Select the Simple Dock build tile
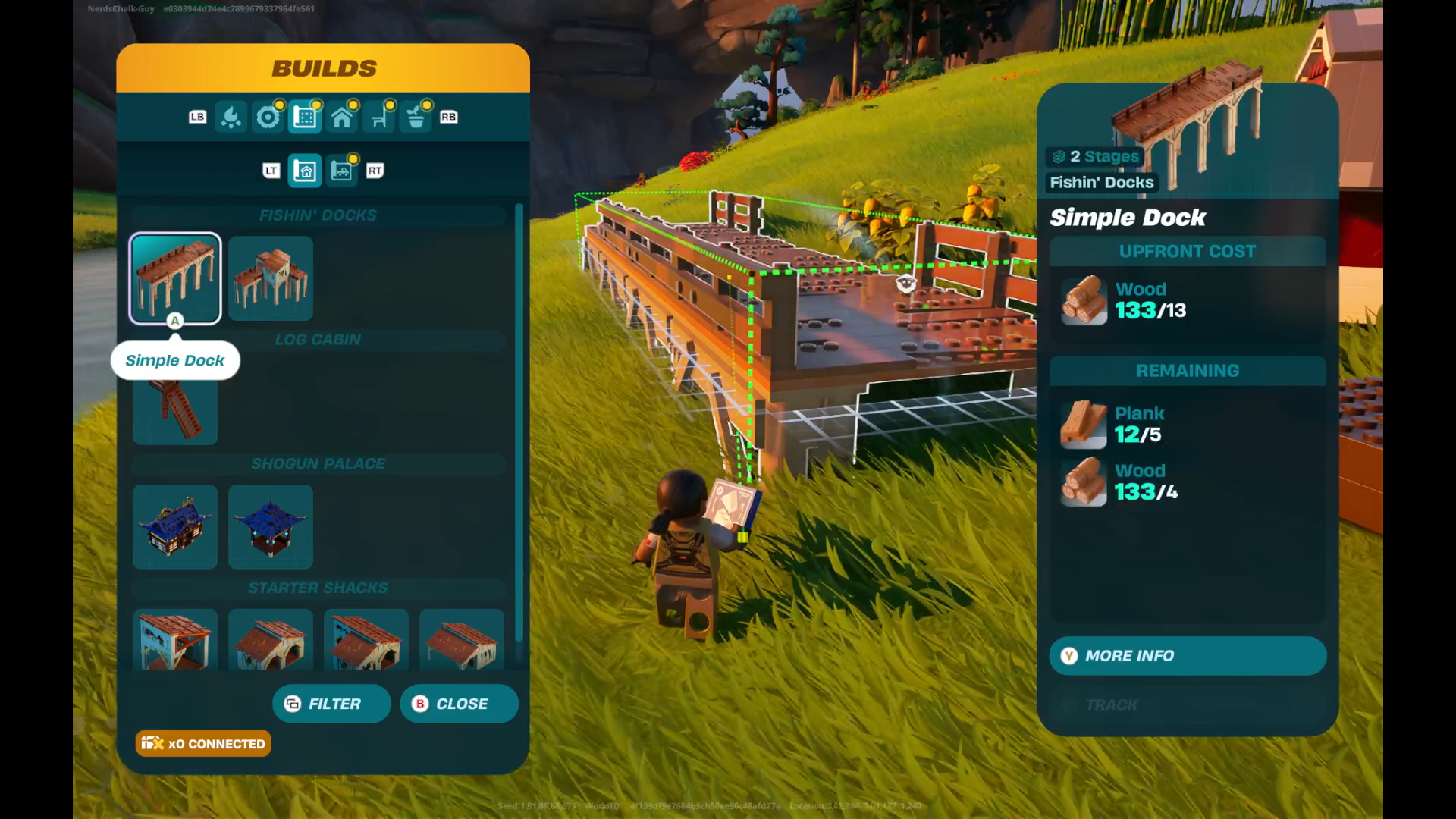Screen dimensions: 1456x819 (x=175, y=278)
